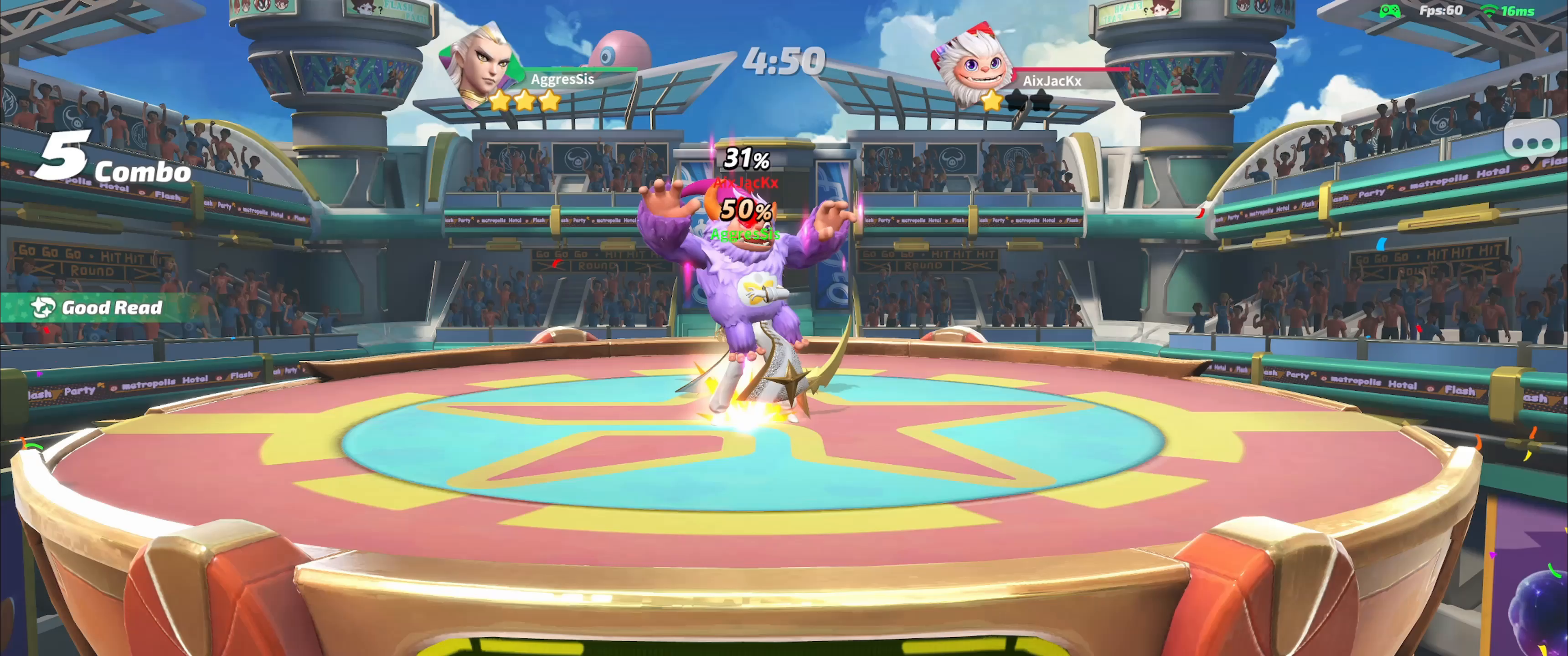The width and height of the screenshot is (1568, 656).
Task: Open the chat speech bubble
Action: tap(1532, 143)
